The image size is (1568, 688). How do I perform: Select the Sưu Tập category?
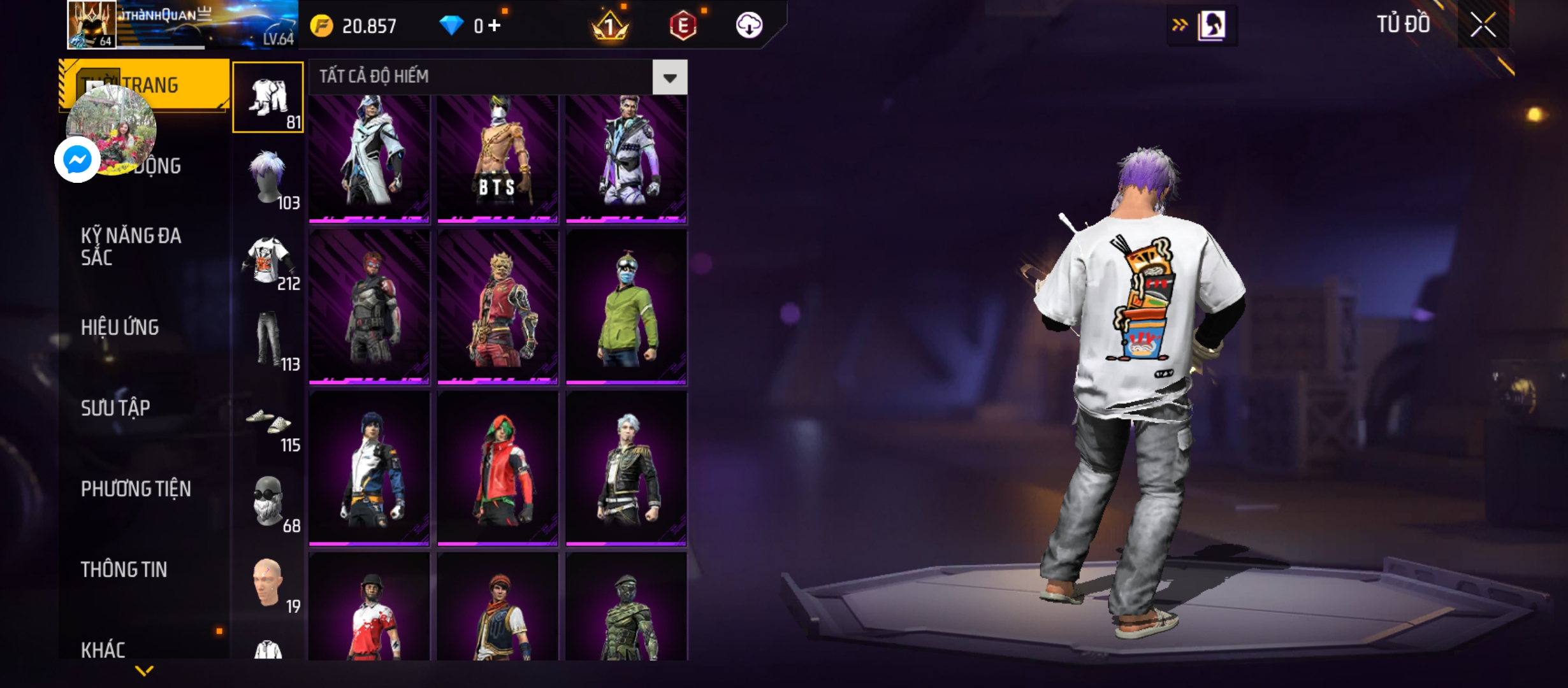click(x=115, y=408)
